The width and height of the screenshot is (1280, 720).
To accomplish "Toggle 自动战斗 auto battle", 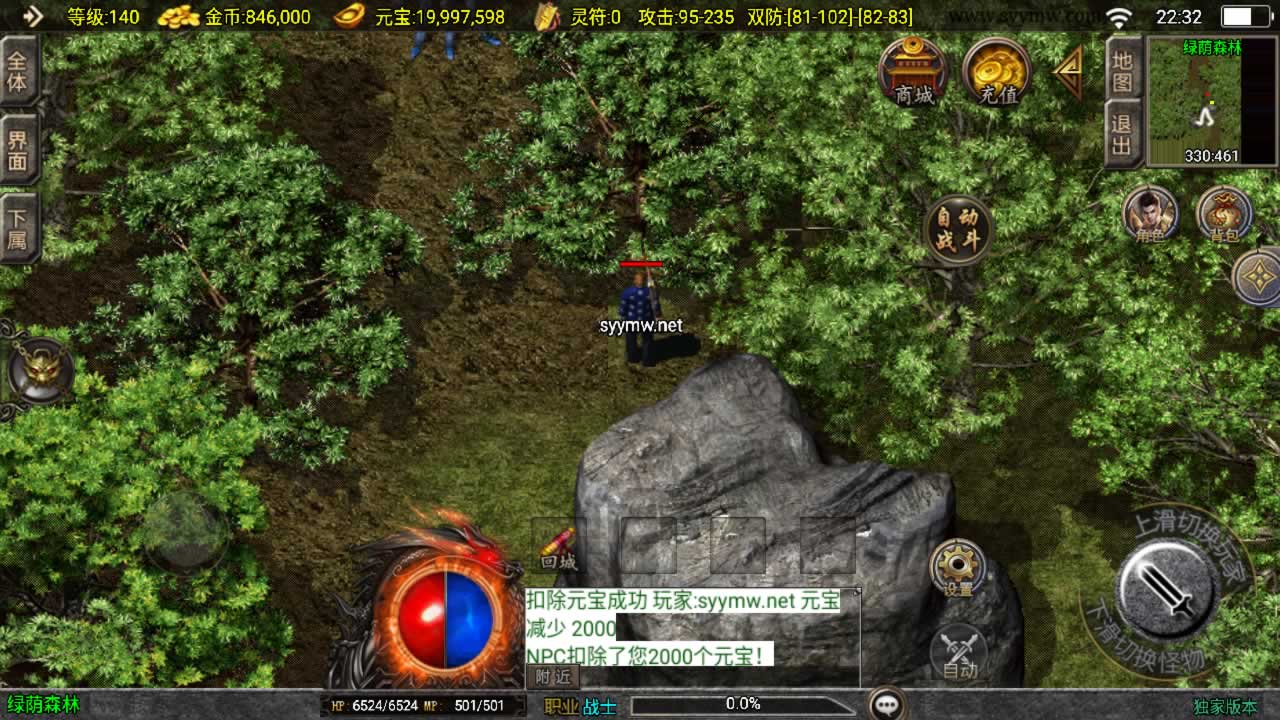I will pos(958,229).
